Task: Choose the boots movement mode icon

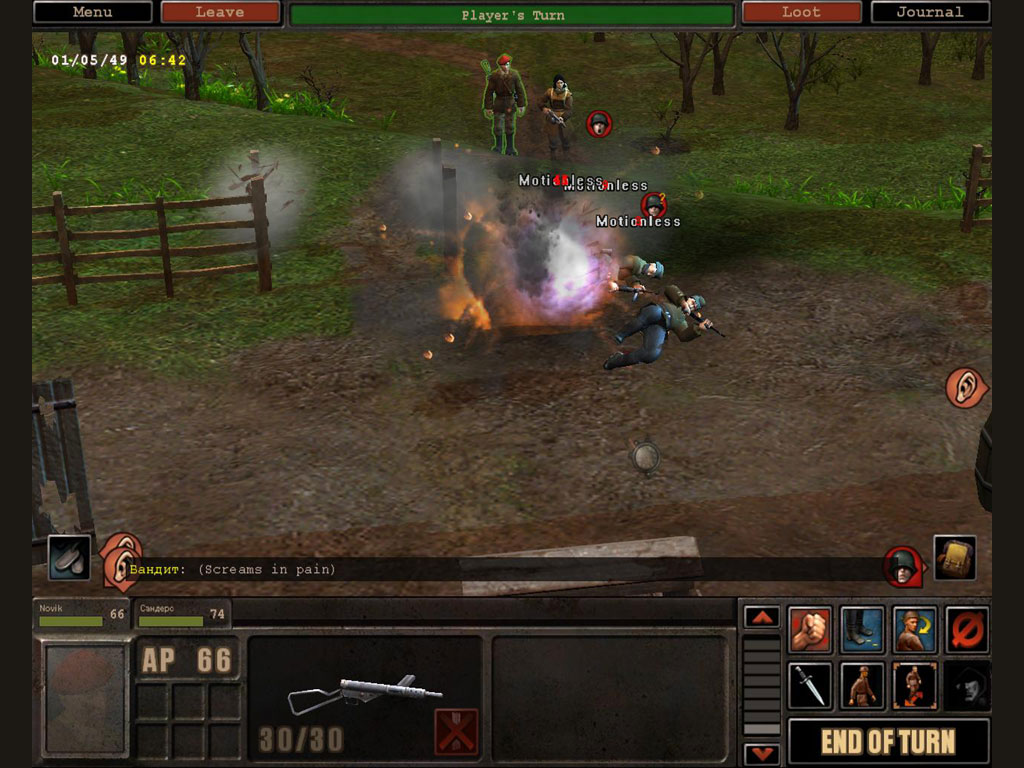Action: (x=862, y=629)
